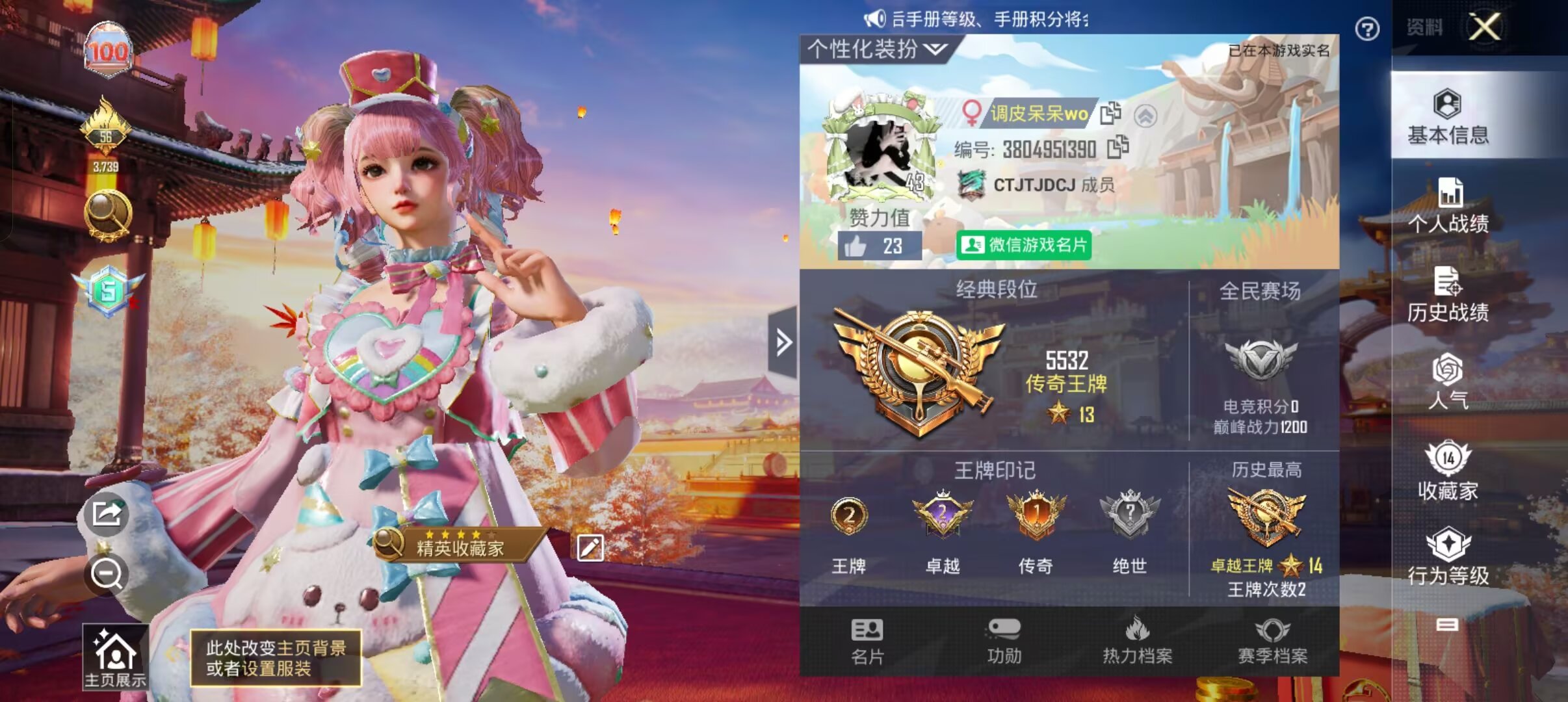Select the magnifier search icon below the flame badge
This screenshot has width=1568, height=702.
108,214
